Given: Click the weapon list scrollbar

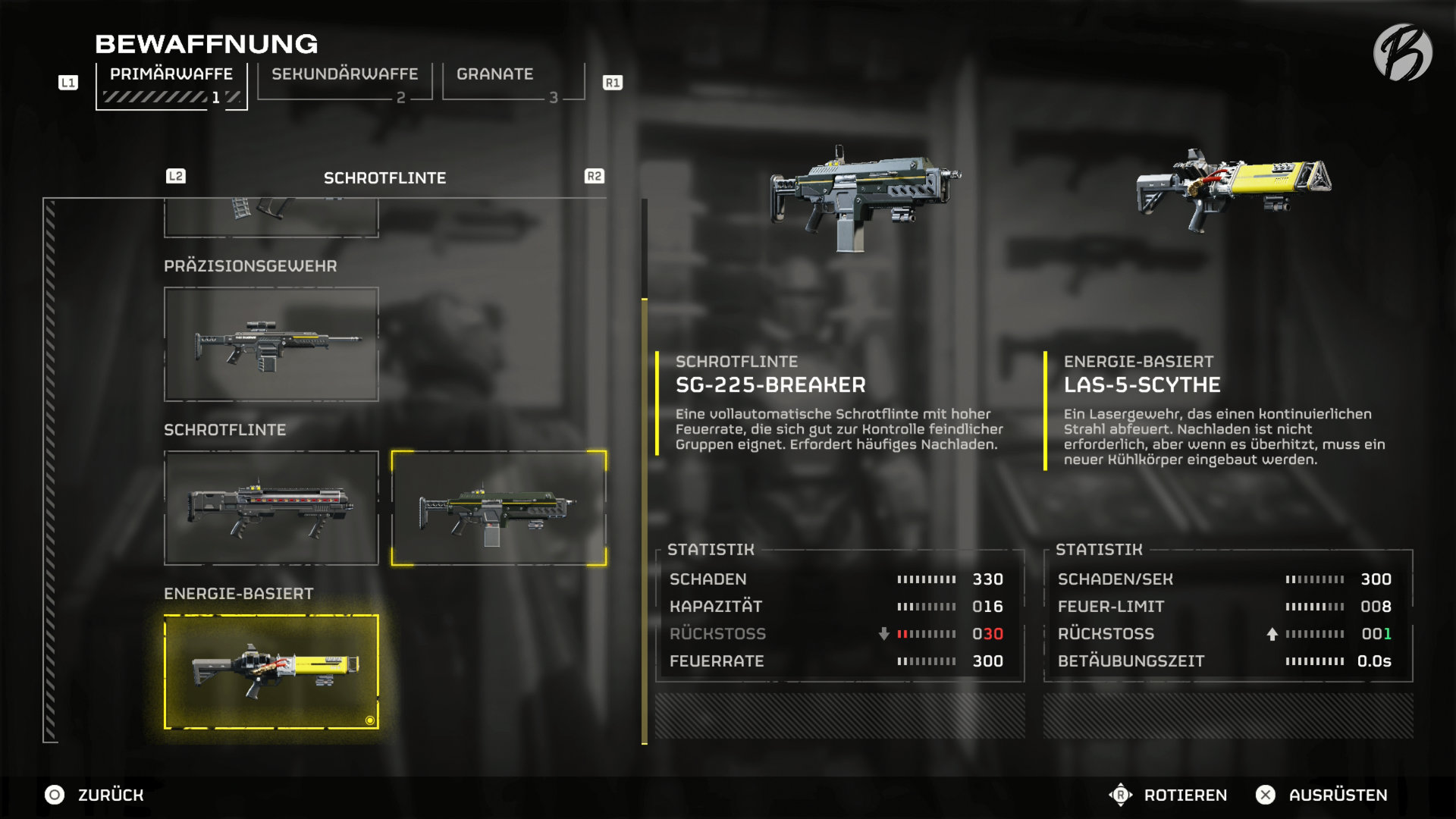Looking at the screenshot, I should click(x=645, y=470).
